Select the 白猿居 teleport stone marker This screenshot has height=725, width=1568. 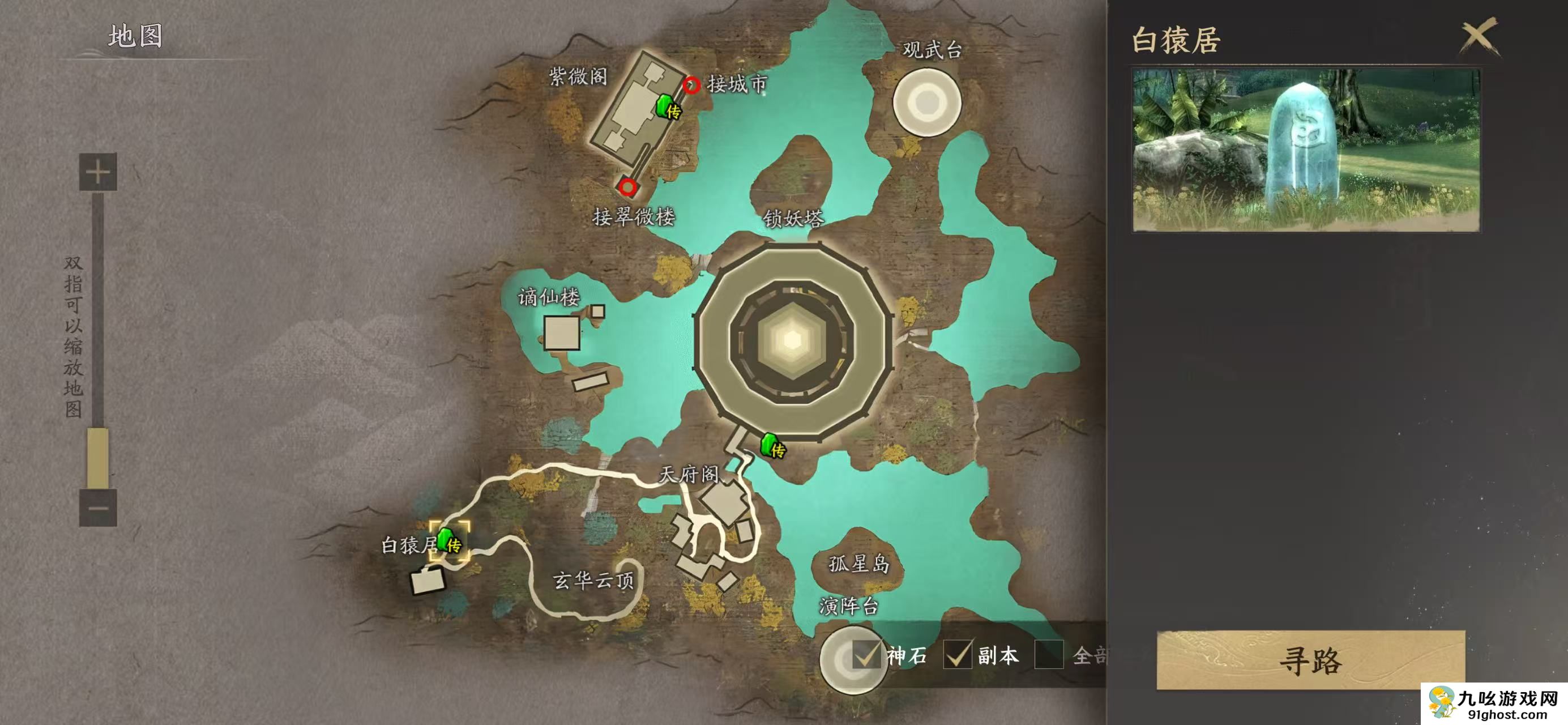click(448, 540)
